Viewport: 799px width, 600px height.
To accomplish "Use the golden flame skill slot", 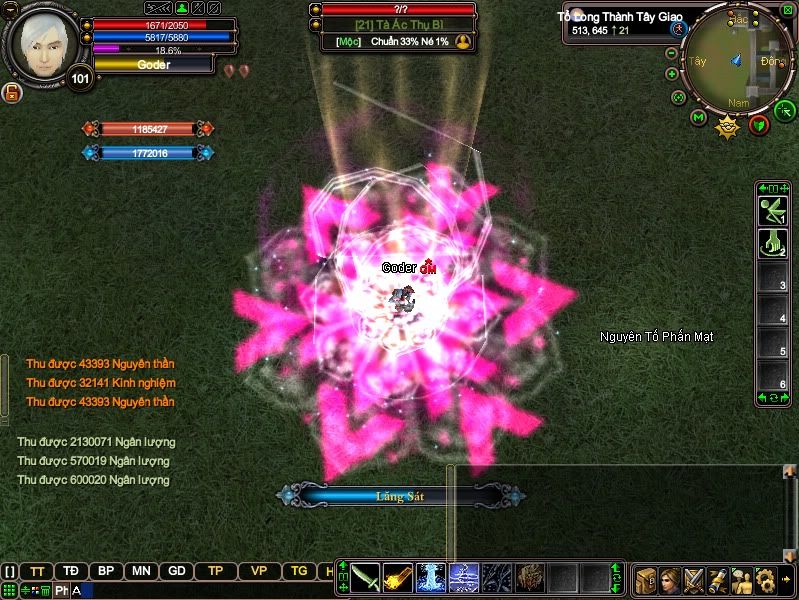I will [398, 578].
